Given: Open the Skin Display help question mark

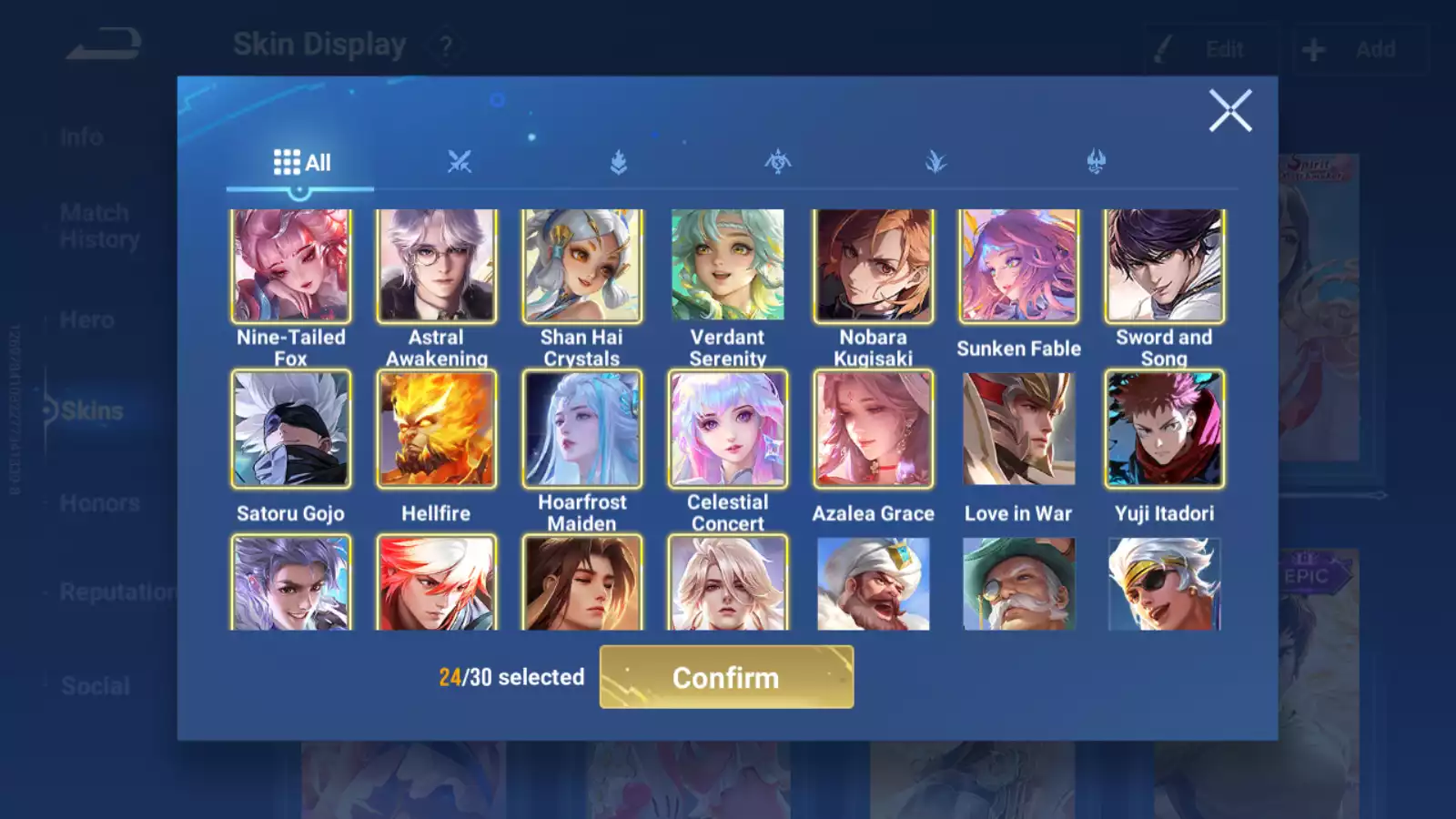Looking at the screenshot, I should 445,45.
